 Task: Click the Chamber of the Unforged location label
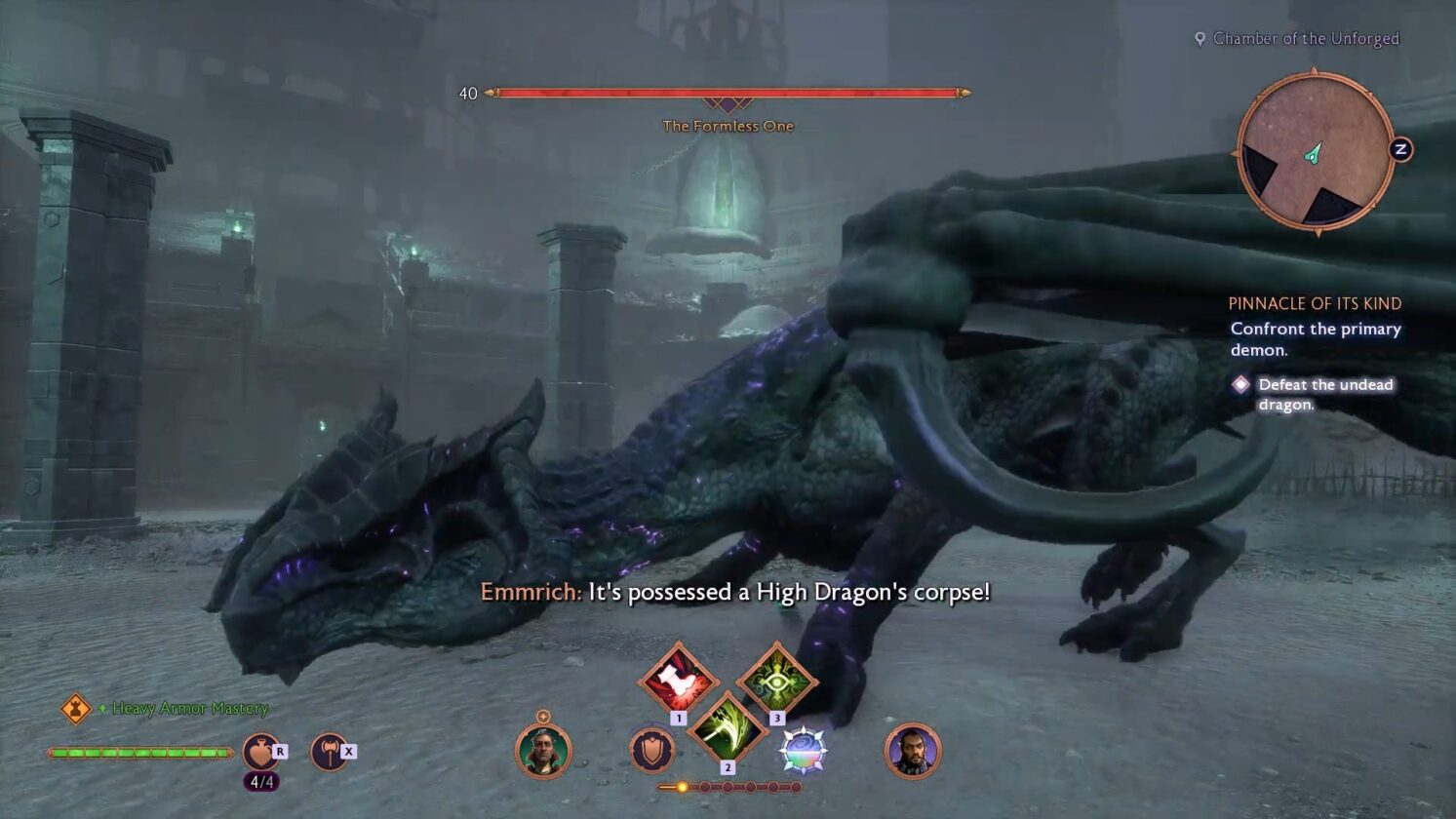coord(1305,39)
